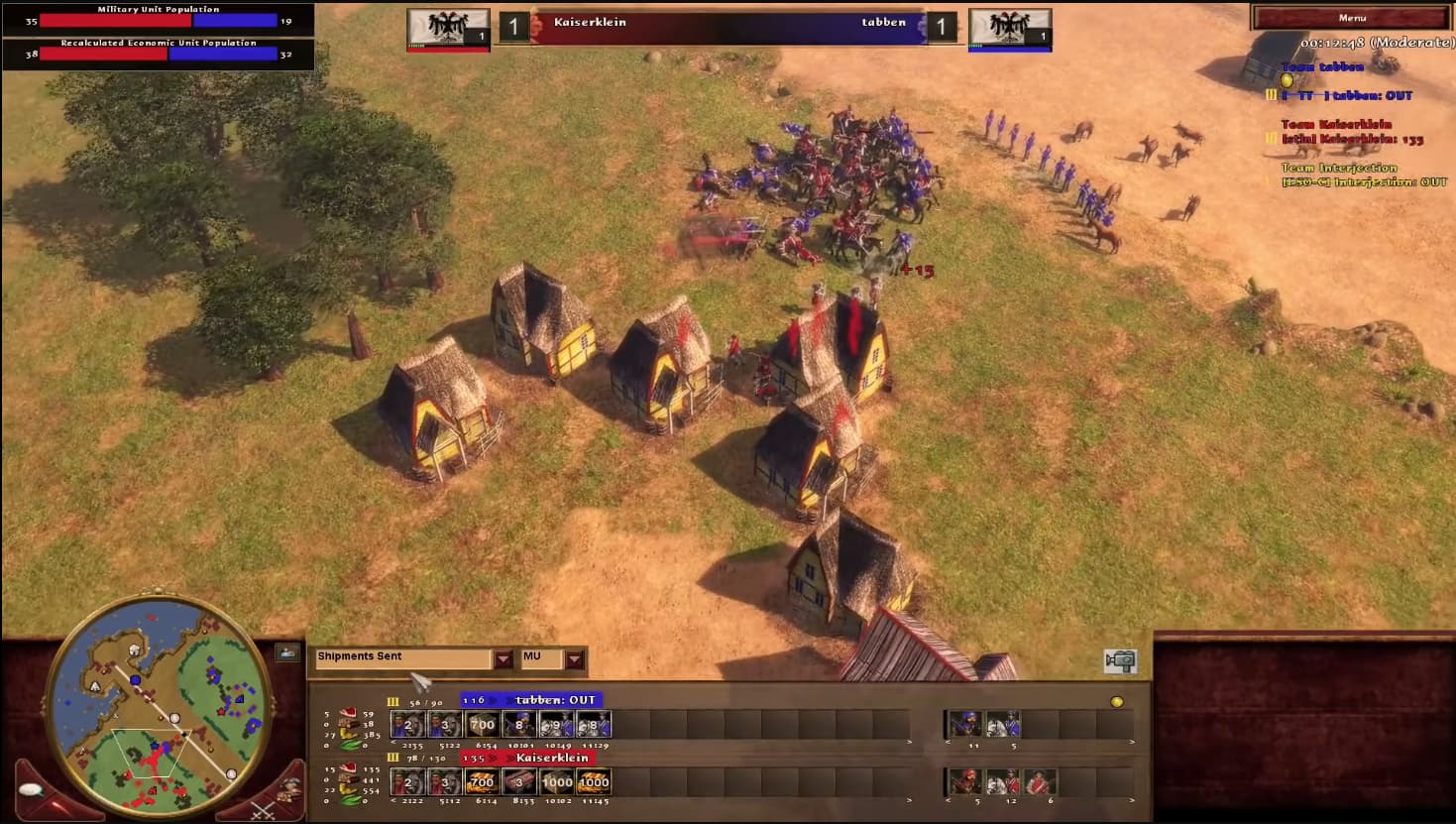Click tabben's eagle banner flag
This screenshot has height=824, width=1456.
(1009, 25)
